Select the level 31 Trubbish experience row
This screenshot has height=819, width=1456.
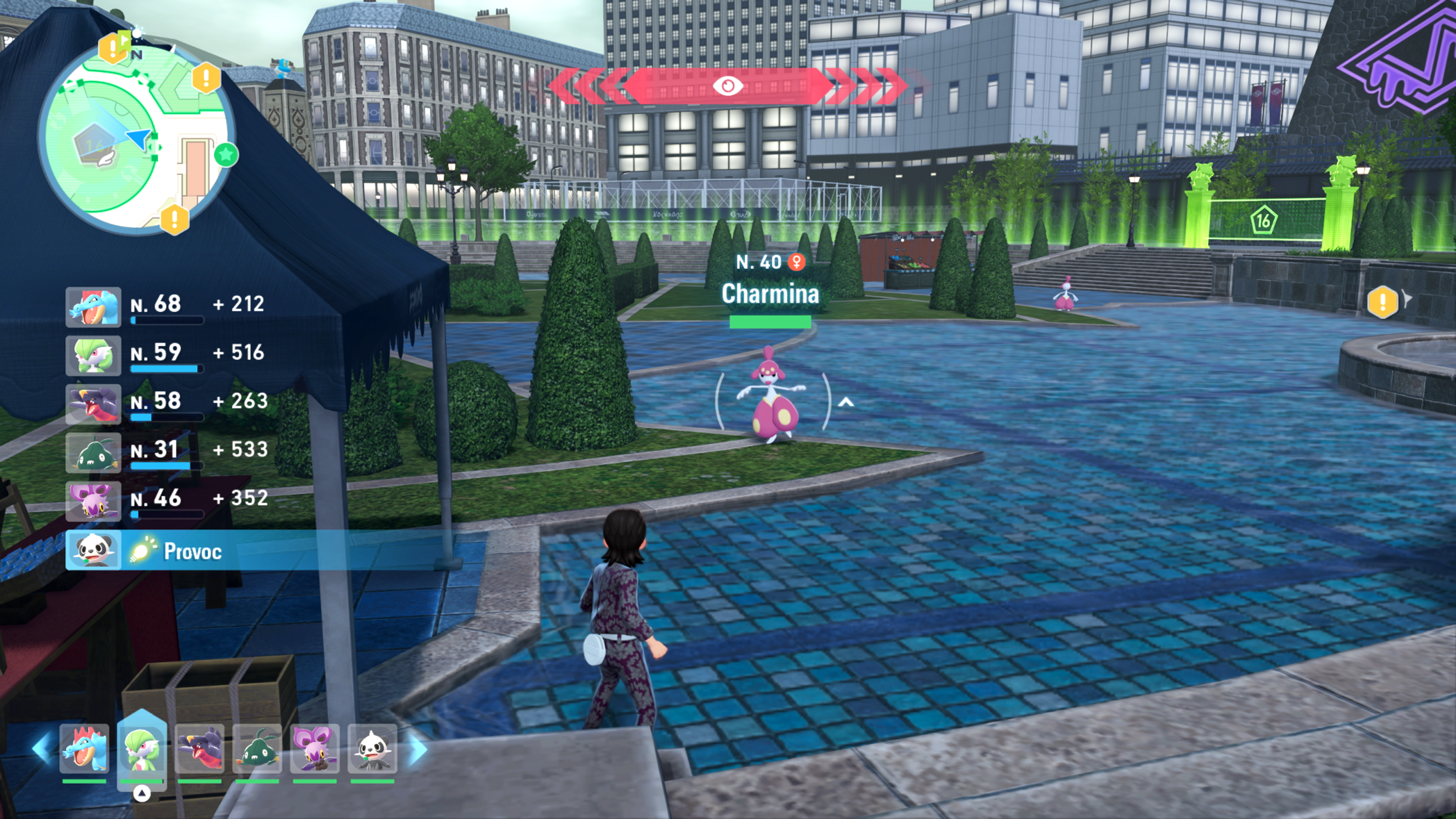tap(167, 452)
